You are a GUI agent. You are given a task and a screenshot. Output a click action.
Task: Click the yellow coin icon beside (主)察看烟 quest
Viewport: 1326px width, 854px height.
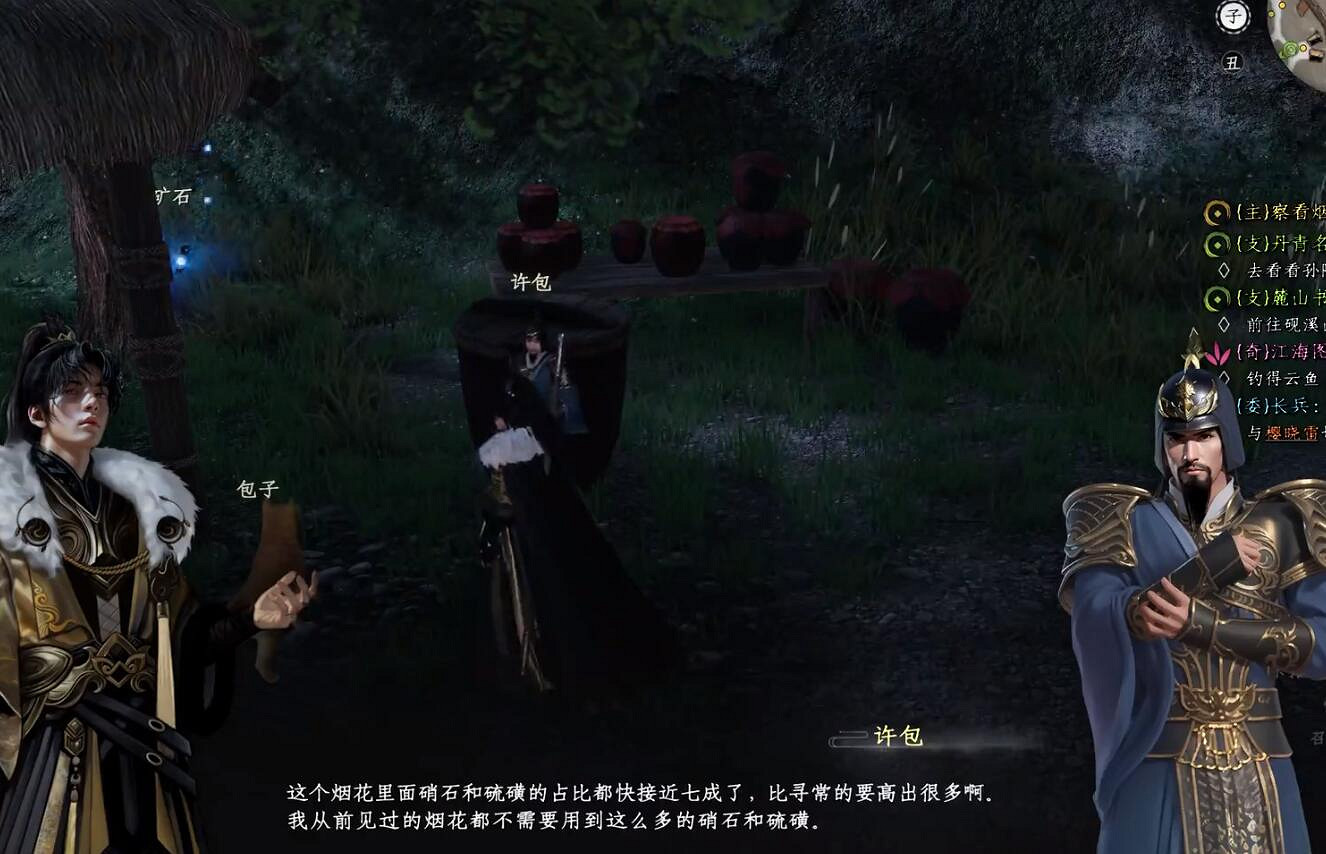pyautogui.click(x=1217, y=212)
